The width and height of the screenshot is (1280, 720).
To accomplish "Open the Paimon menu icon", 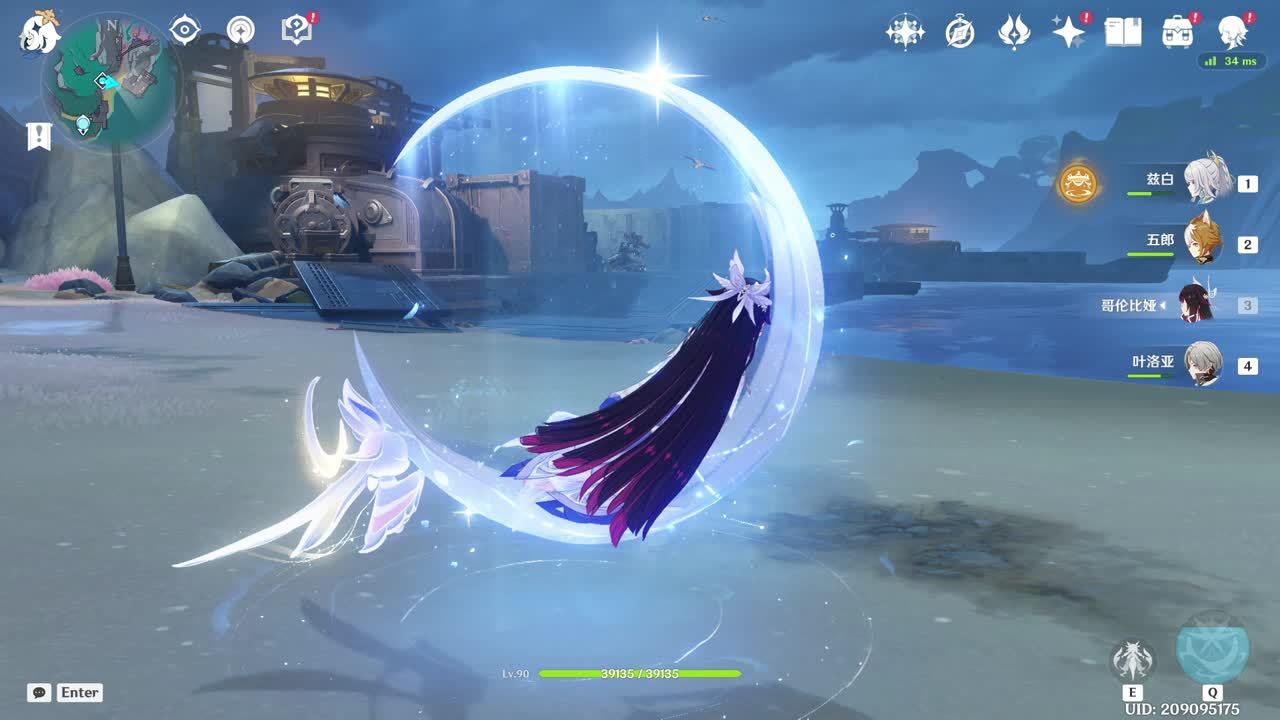I will point(40,31).
